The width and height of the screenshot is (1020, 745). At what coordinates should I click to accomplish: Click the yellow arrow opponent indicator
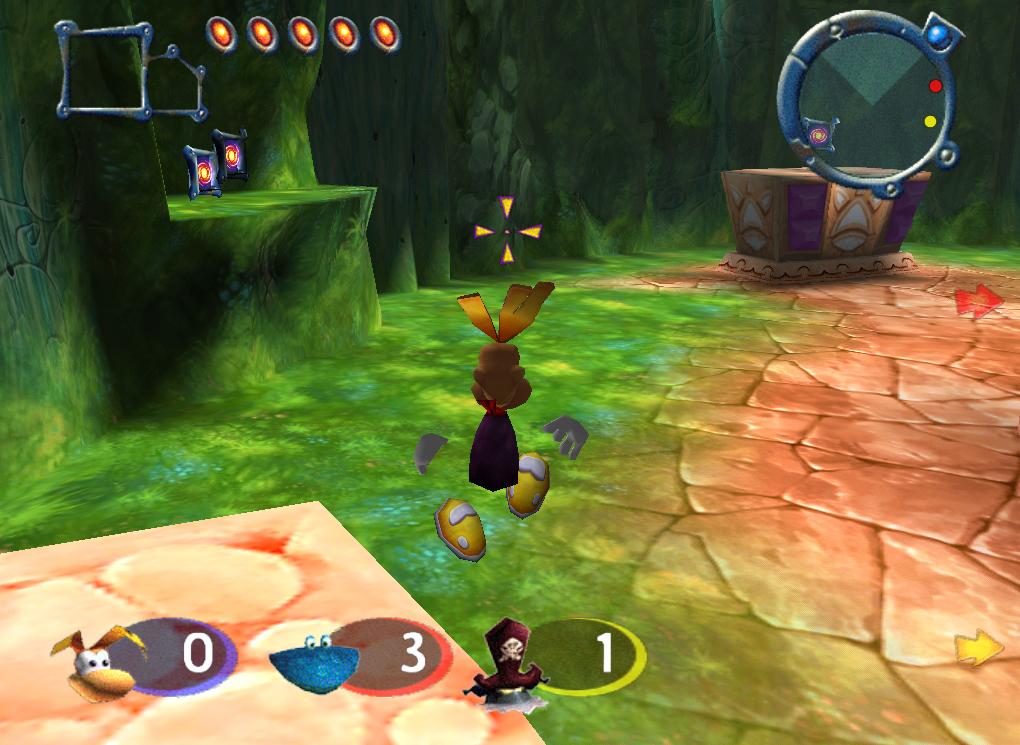coord(978,649)
